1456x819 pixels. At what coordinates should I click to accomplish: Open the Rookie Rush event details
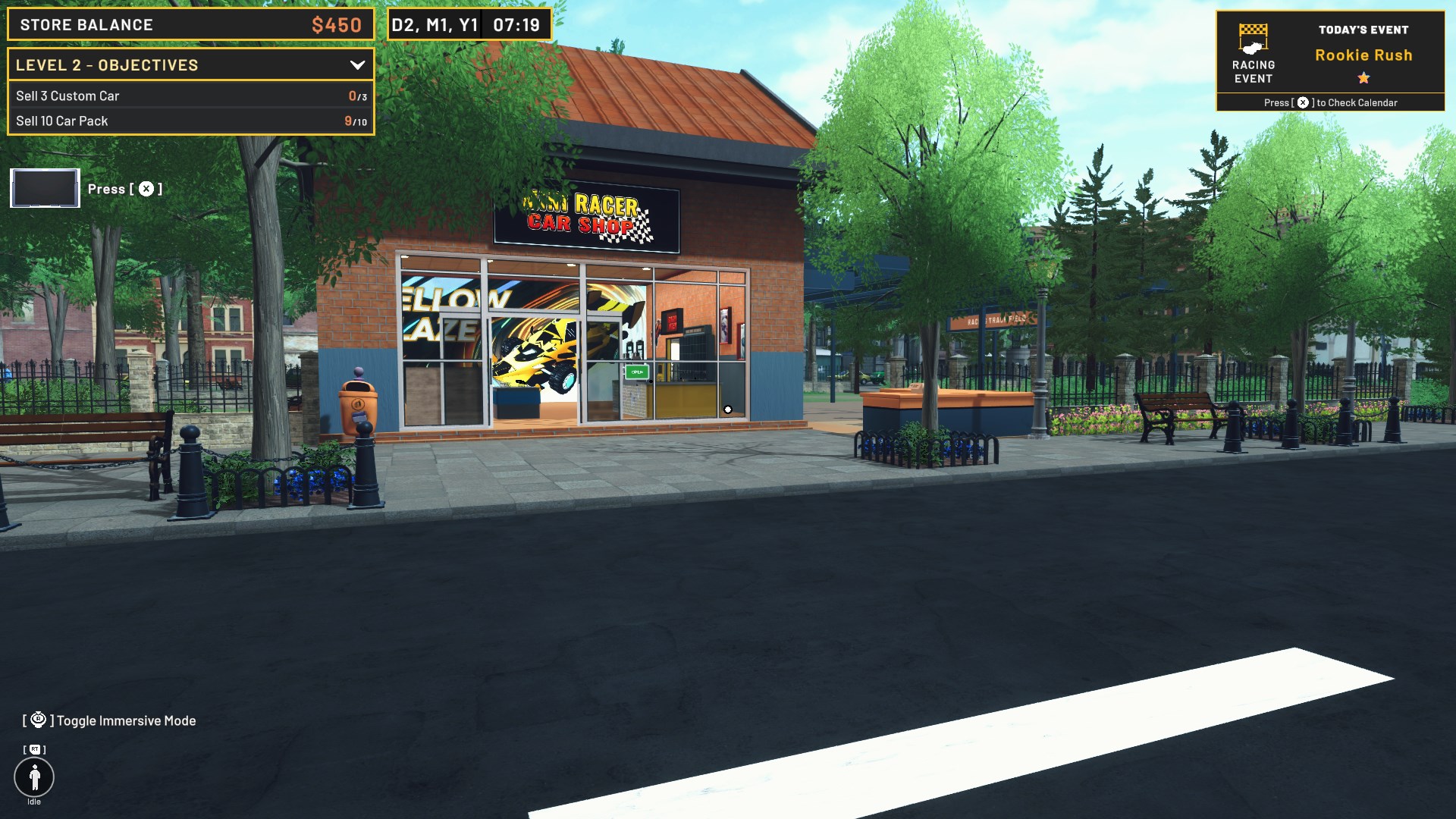pos(1363,55)
